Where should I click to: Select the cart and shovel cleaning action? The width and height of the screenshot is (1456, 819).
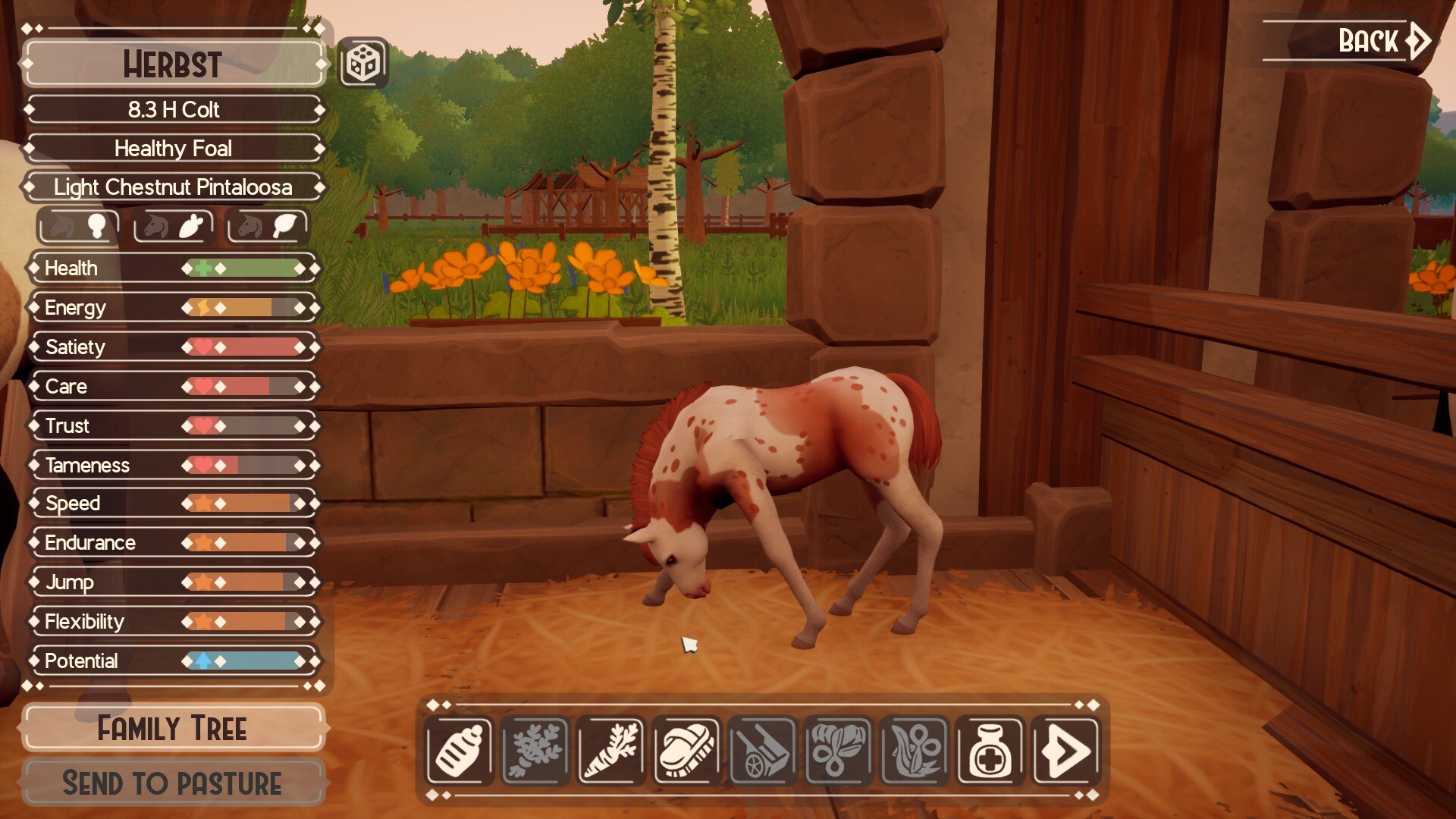pos(763,751)
